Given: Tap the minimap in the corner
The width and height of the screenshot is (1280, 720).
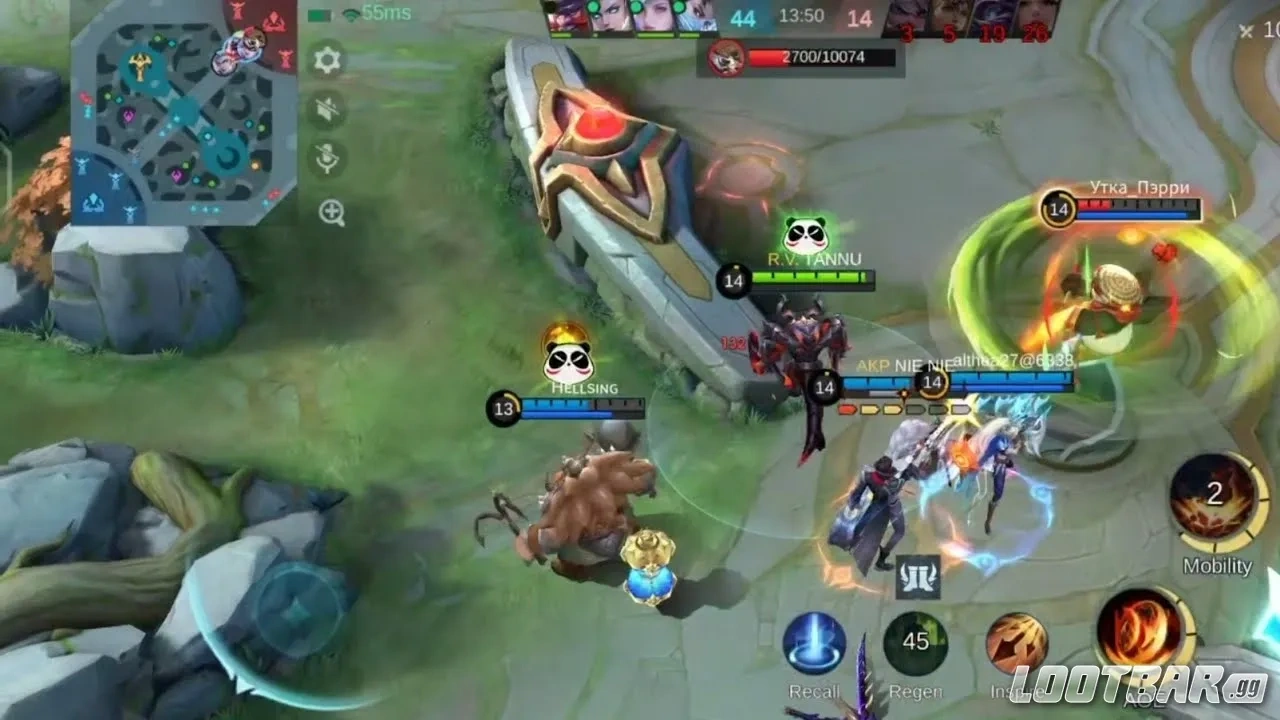Looking at the screenshot, I should (x=184, y=112).
